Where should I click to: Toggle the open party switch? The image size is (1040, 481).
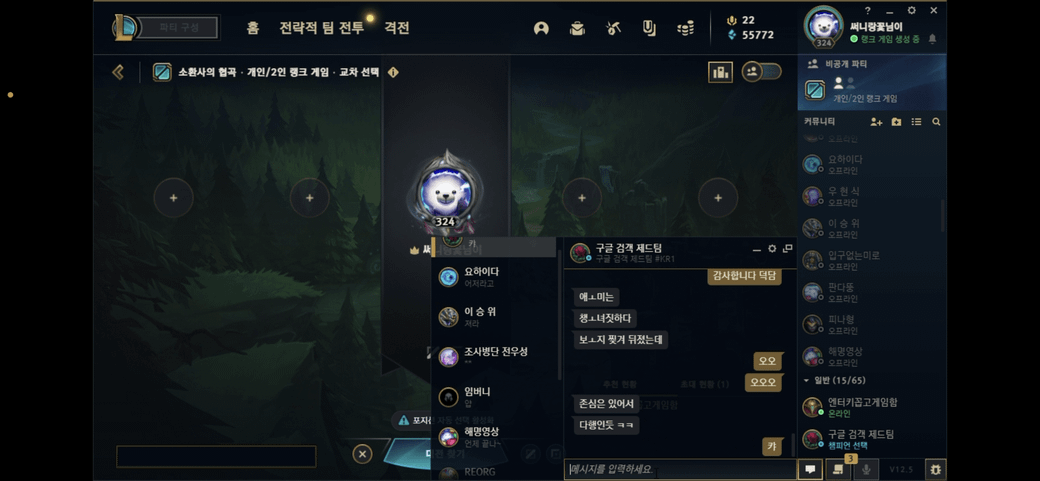pyautogui.click(x=762, y=72)
